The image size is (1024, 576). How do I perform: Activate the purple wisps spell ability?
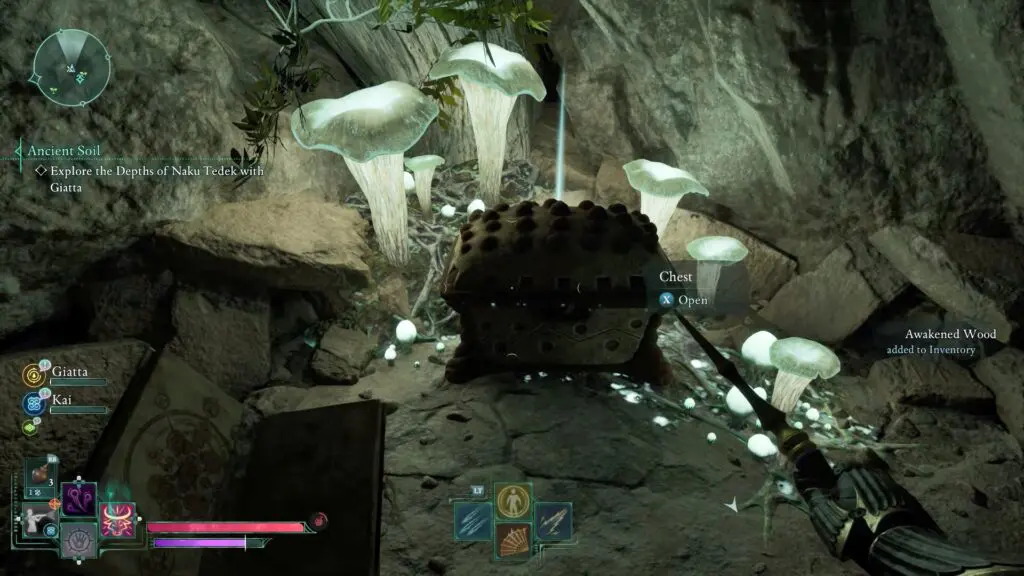(79, 498)
